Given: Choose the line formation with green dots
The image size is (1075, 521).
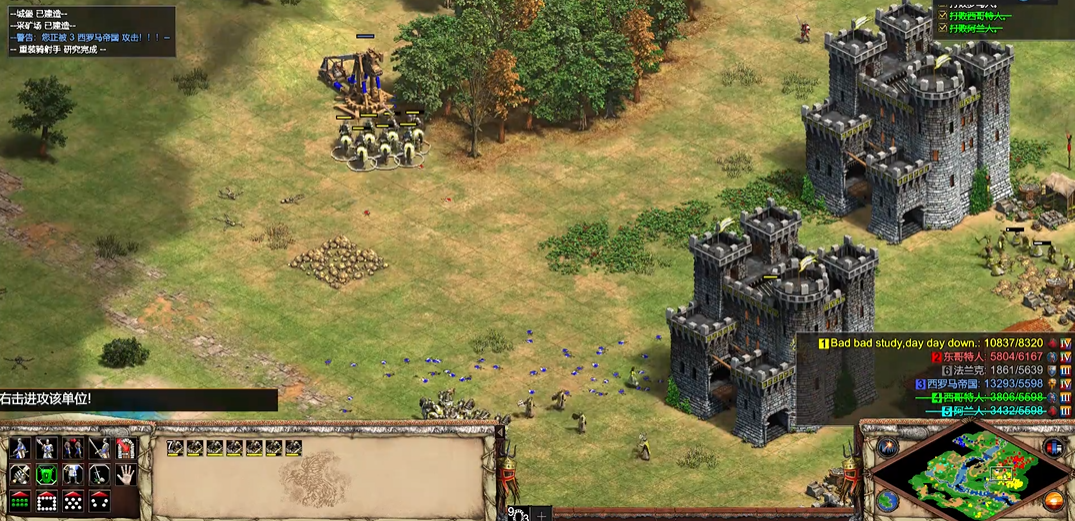Looking at the screenshot, I should pos(20,500).
